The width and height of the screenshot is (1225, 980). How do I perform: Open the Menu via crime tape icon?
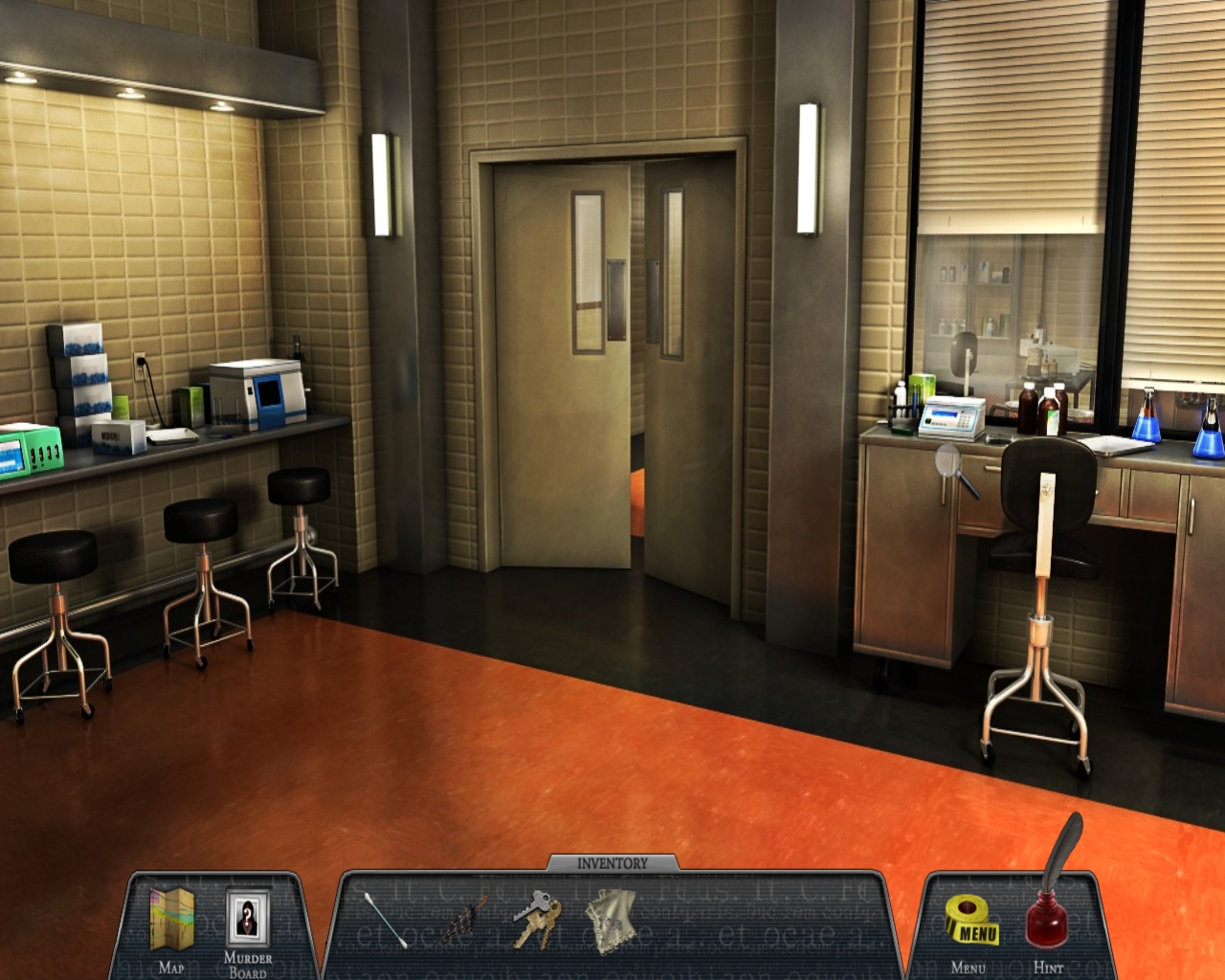click(x=972, y=920)
